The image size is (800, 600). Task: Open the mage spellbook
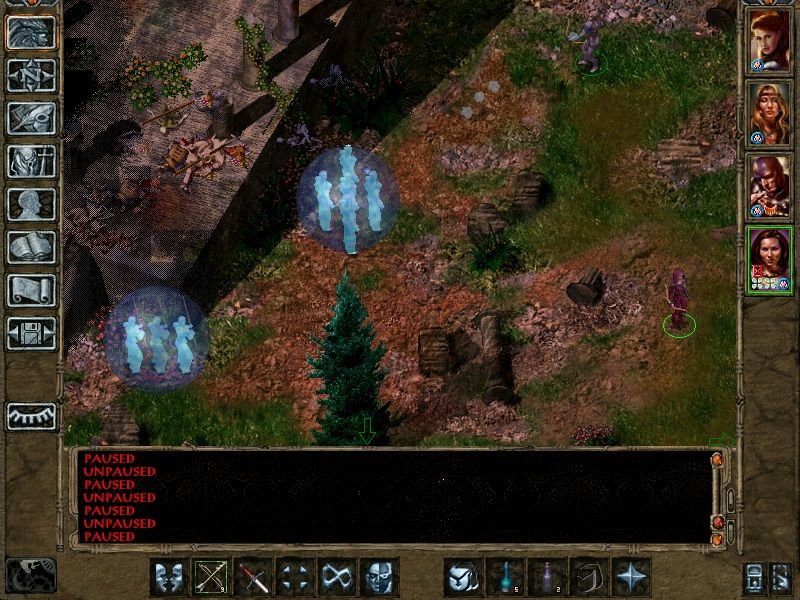[31, 247]
